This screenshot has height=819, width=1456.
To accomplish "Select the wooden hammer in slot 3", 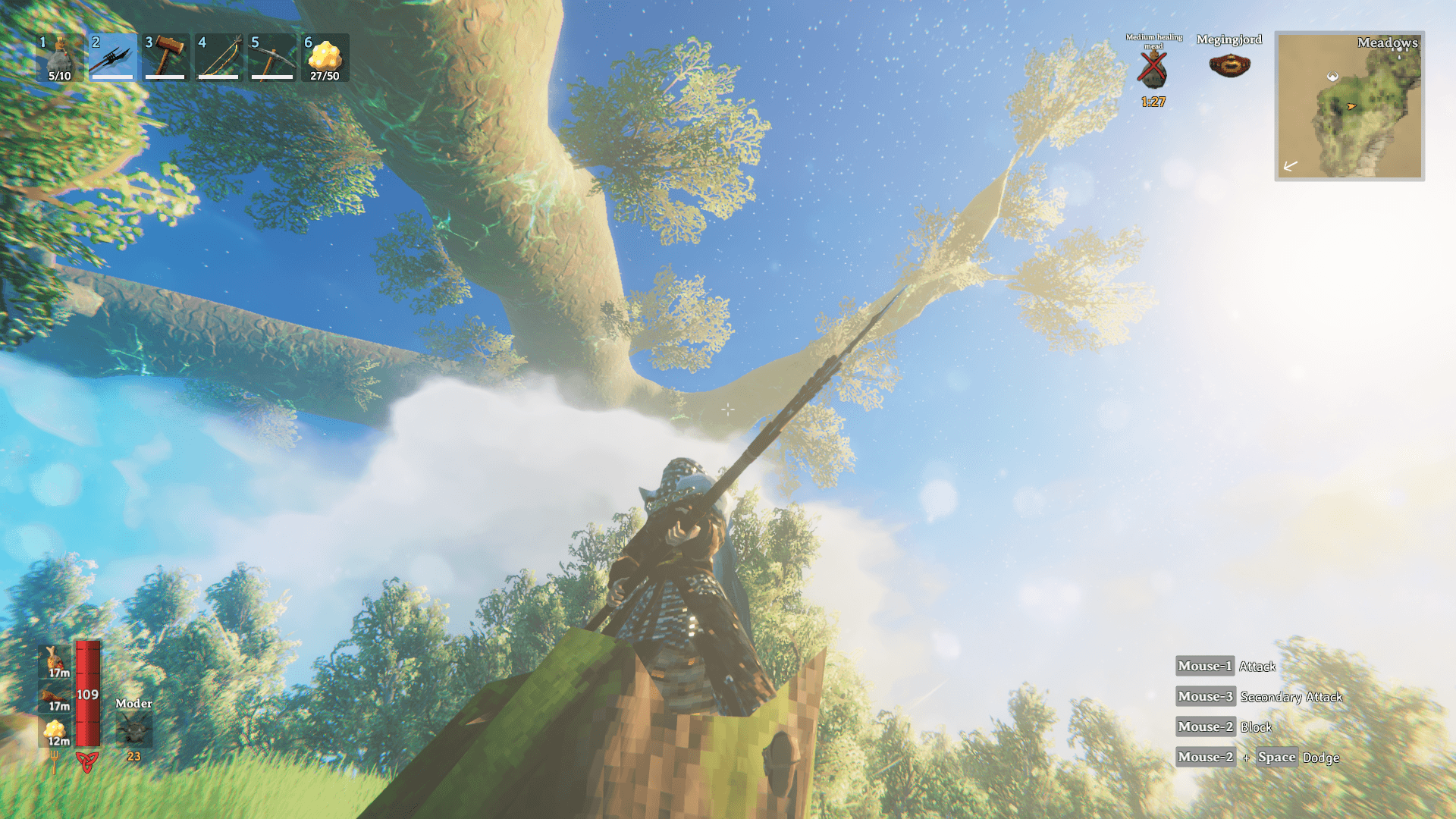I will pyautogui.click(x=165, y=58).
